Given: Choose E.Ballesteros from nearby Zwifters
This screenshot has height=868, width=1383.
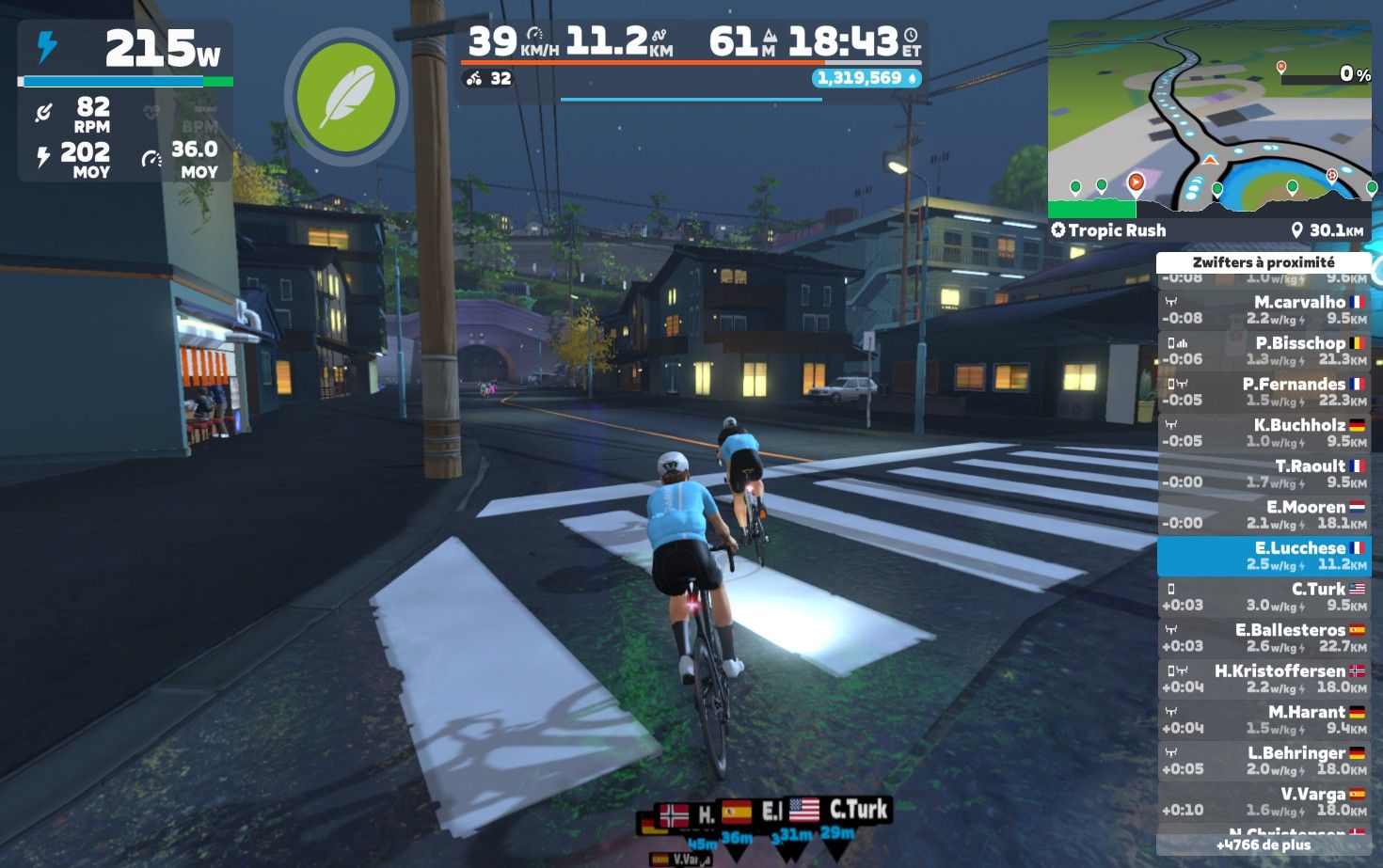Looking at the screenshot, I should click(x=1264, y=638).
